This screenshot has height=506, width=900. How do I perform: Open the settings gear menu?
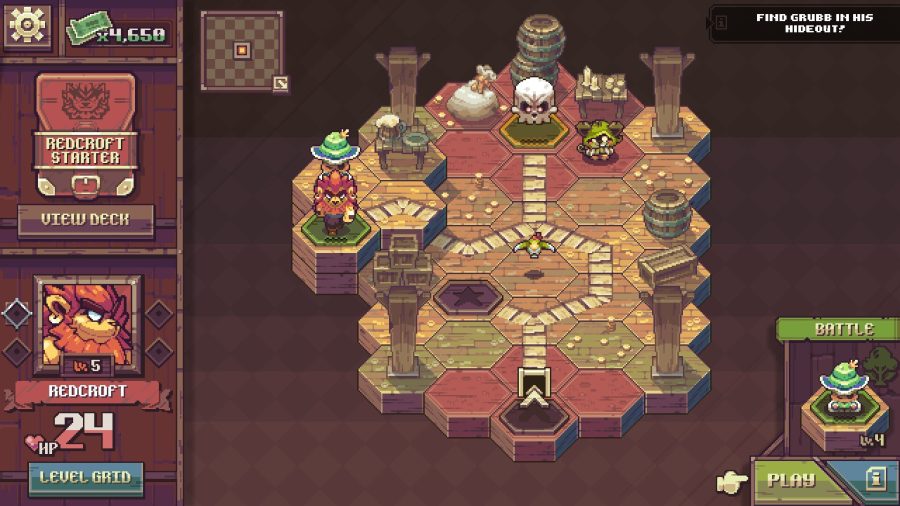28,26
